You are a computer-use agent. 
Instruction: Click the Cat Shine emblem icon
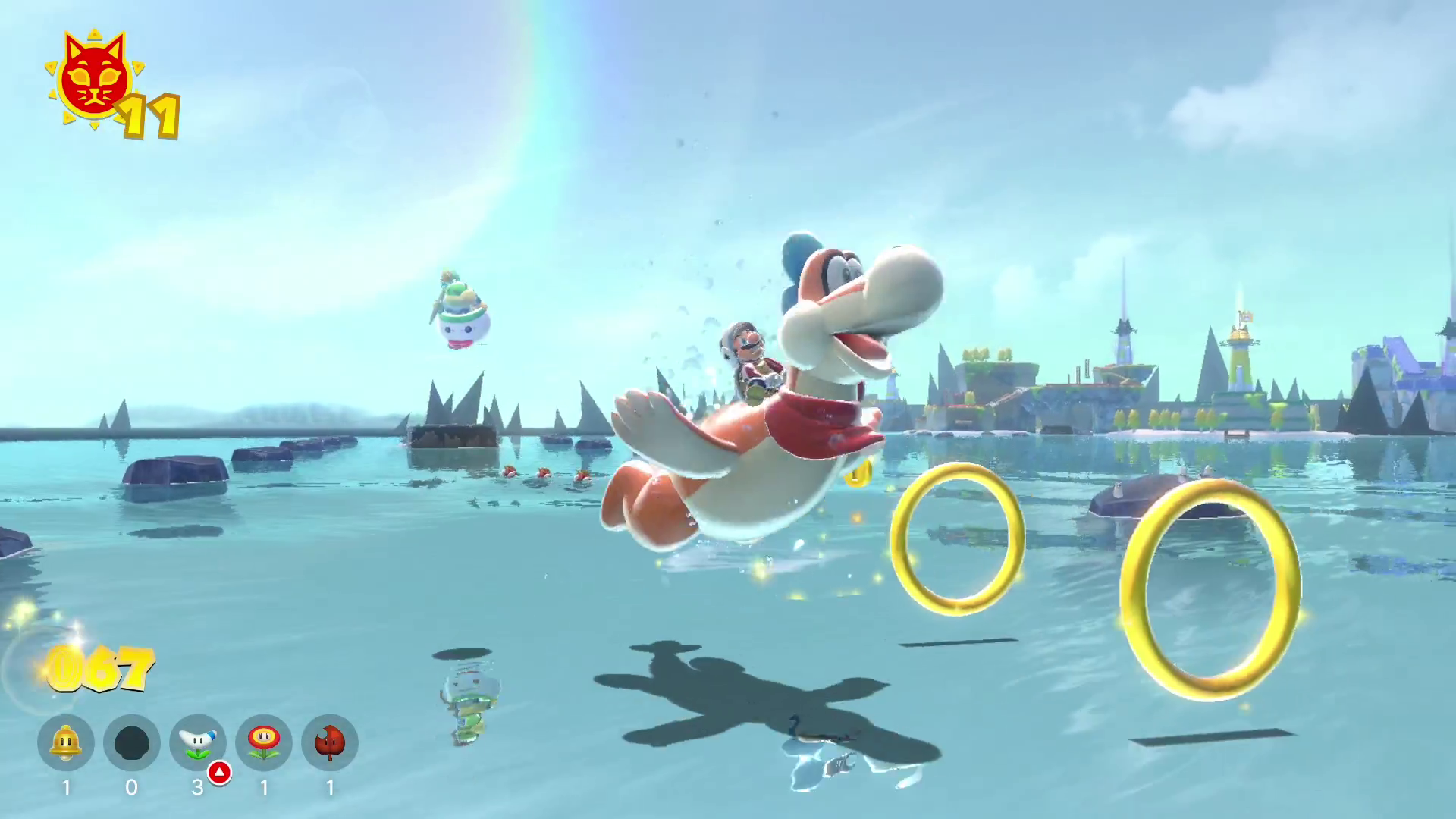(94, 79)
